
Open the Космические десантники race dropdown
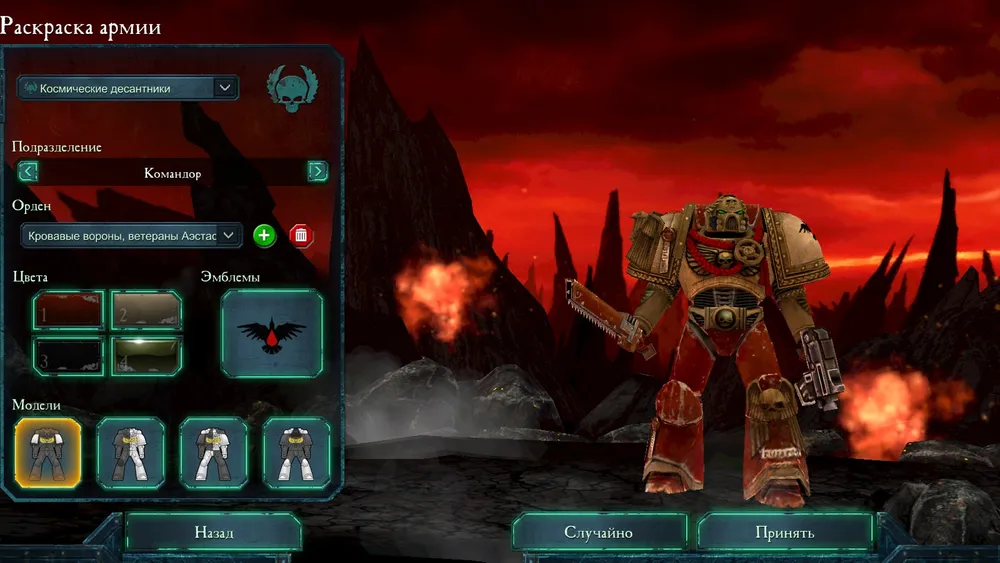(x=127, y=88)
